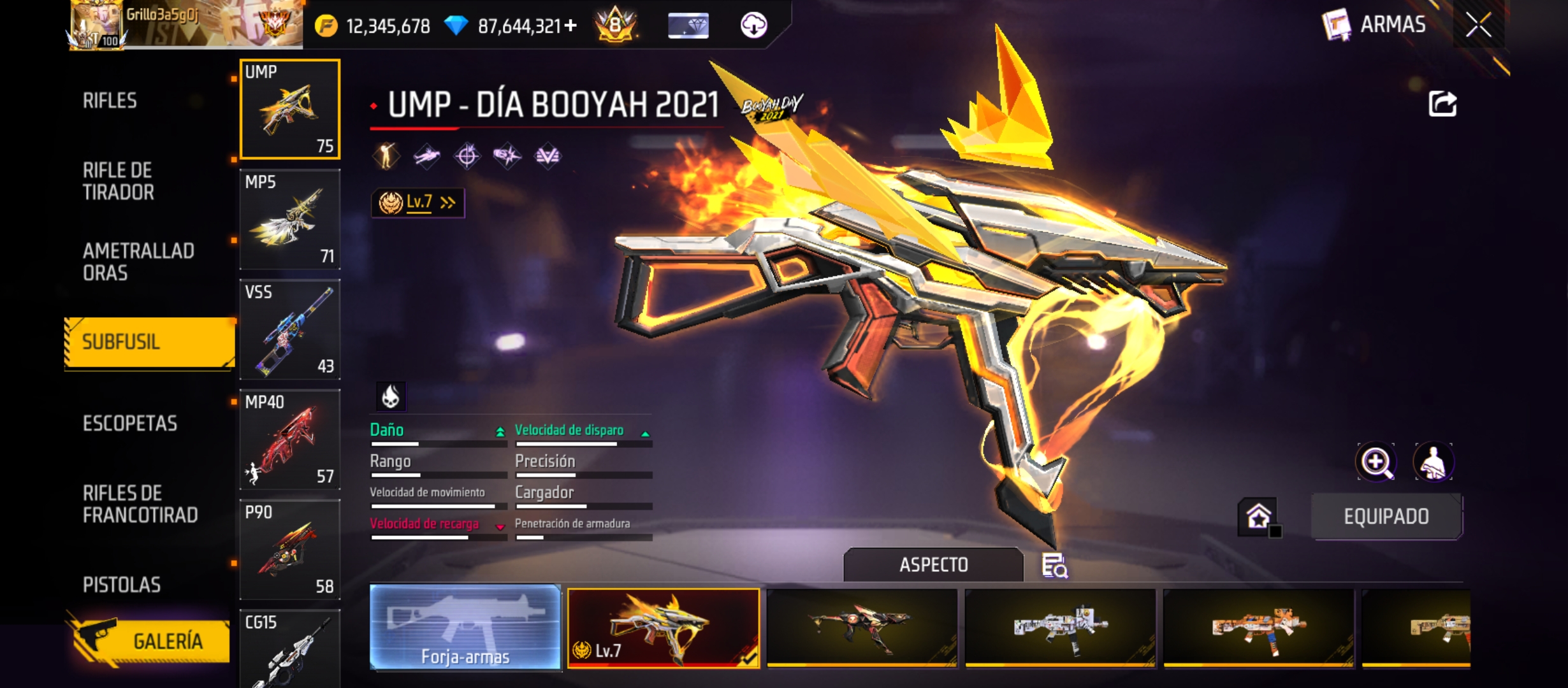Viewport: 1568px width, 688px height.
Task: Select the MP40 weapon tile
Action: [x=290, y=440]
